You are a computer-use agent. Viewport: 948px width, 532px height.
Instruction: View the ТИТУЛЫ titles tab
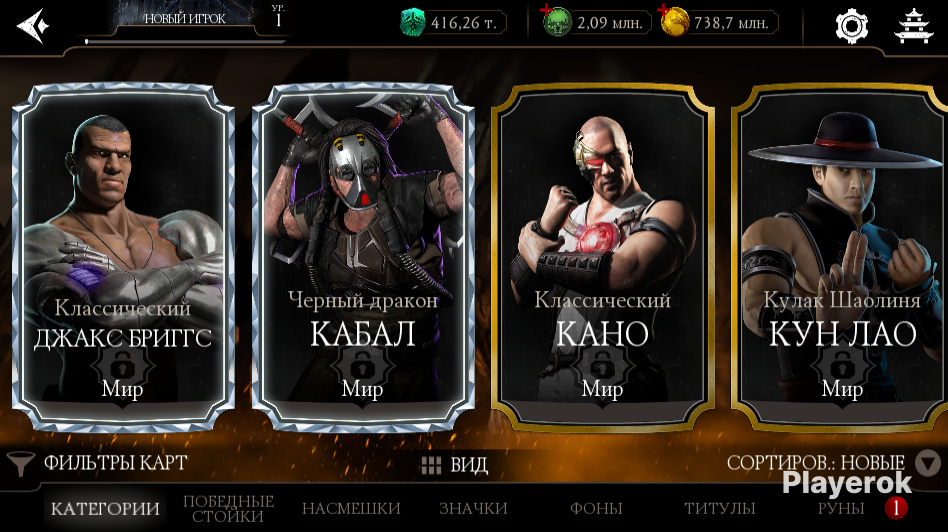719,509
